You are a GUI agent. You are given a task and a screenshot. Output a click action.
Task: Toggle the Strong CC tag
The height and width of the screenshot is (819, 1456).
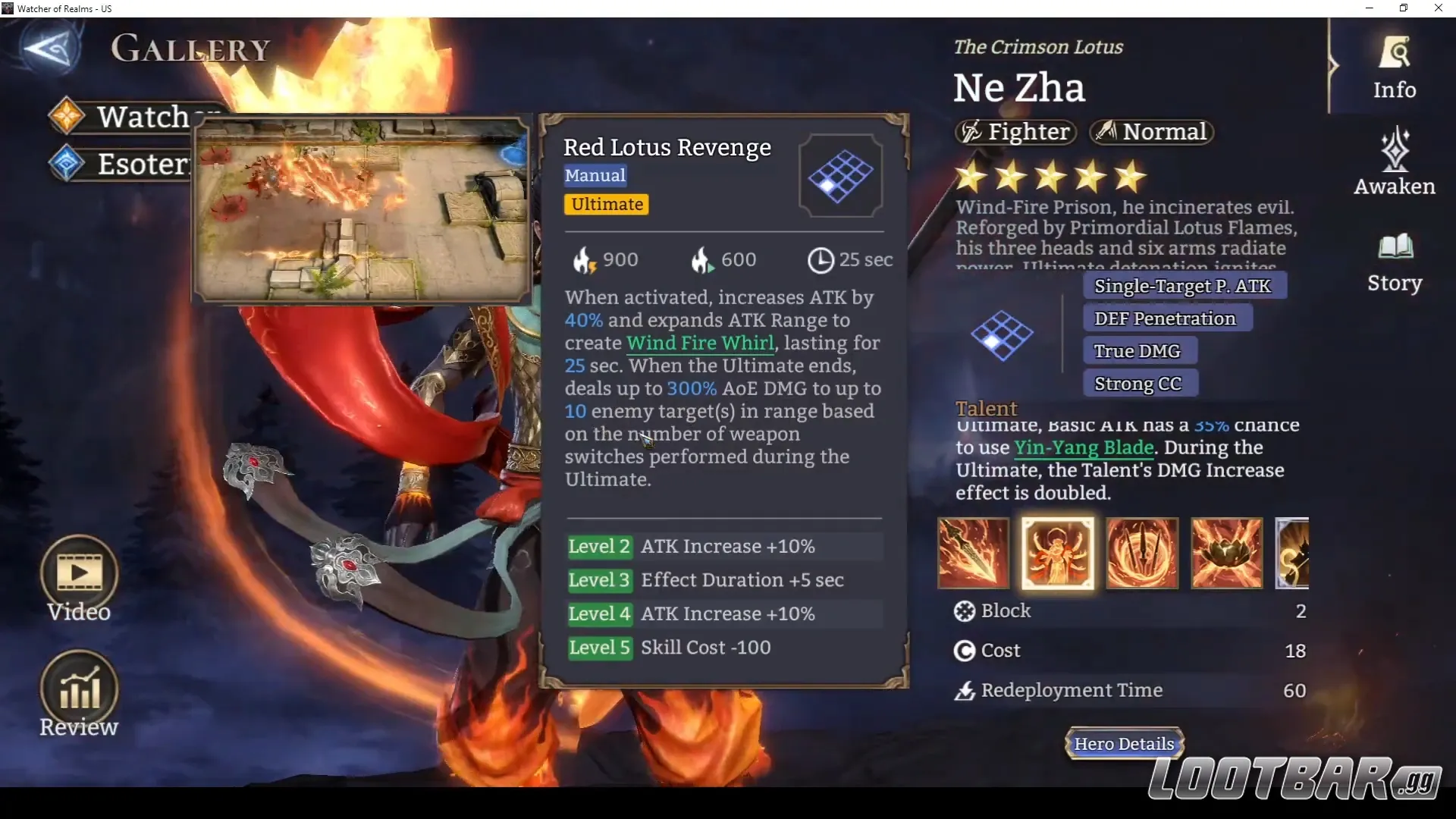coord(1140,383)
